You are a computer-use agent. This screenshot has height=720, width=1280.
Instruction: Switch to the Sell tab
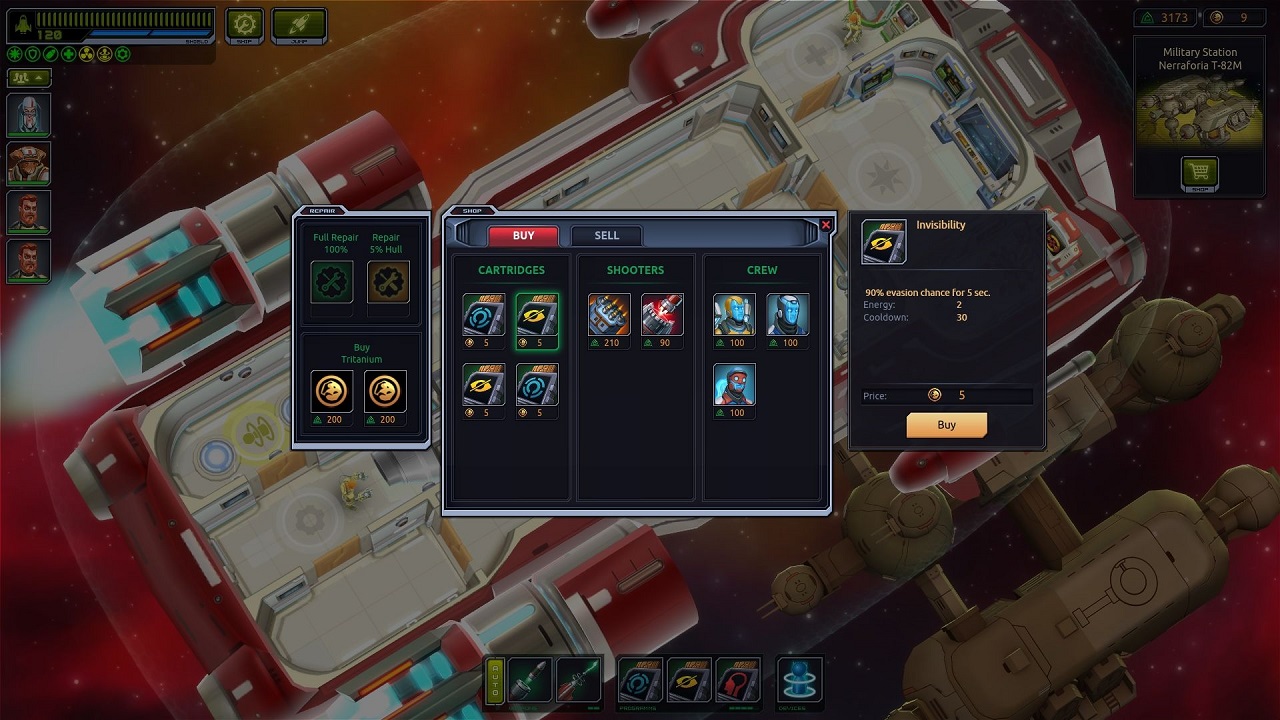pyautogui.click(x=606, y=236)
